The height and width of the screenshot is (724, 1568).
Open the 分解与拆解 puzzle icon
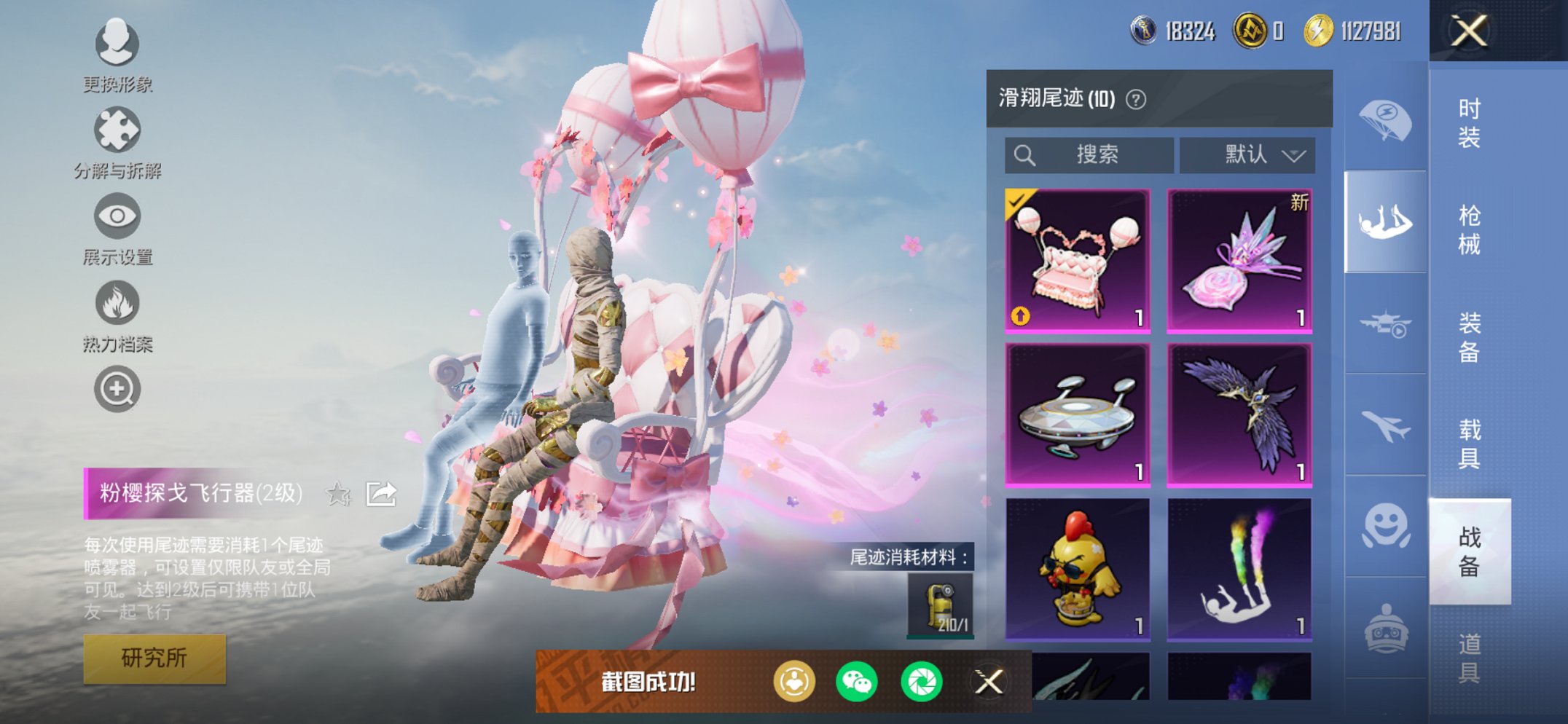117,131
